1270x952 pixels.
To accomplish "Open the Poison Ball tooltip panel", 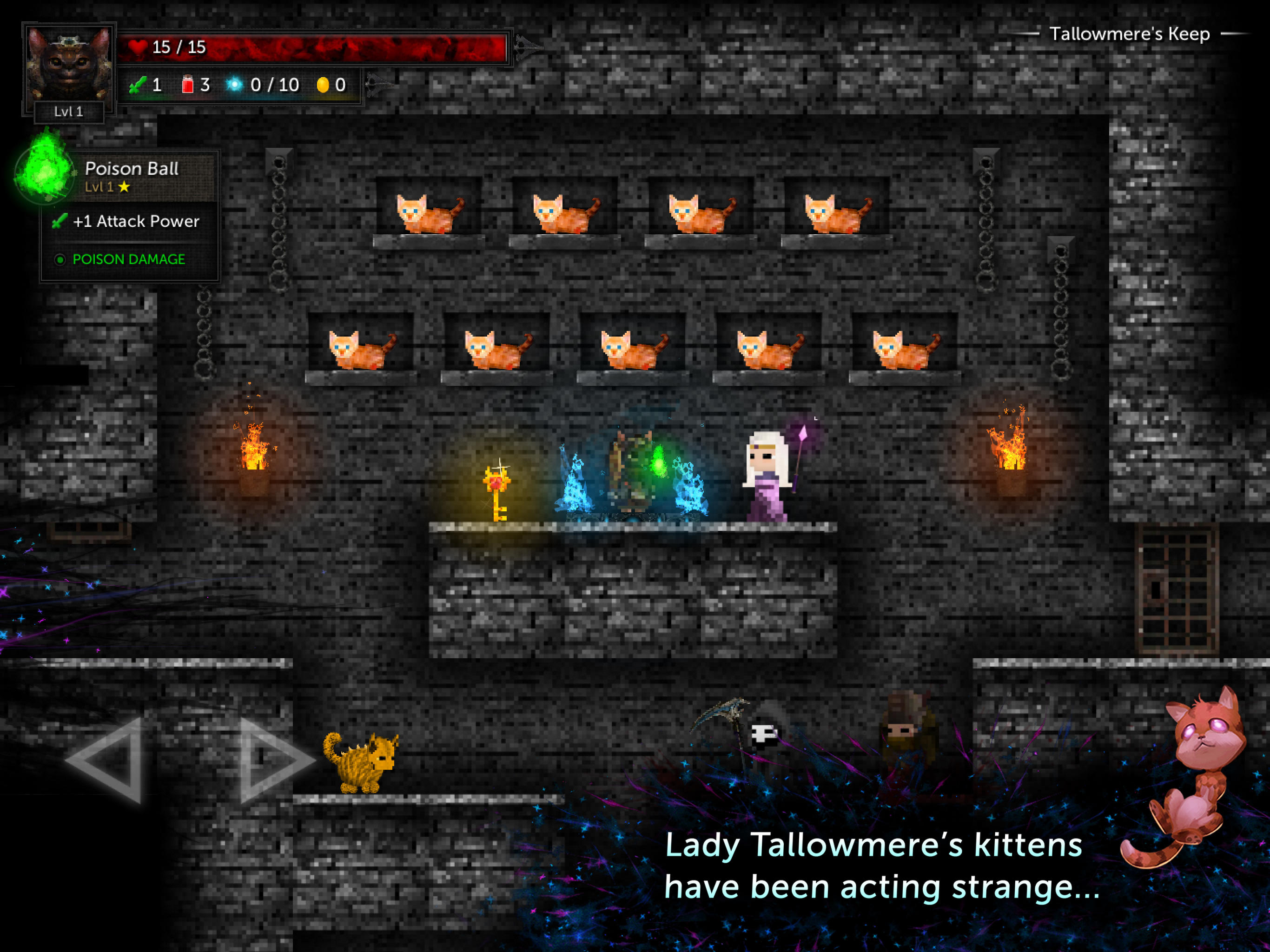I will [131, 212].
